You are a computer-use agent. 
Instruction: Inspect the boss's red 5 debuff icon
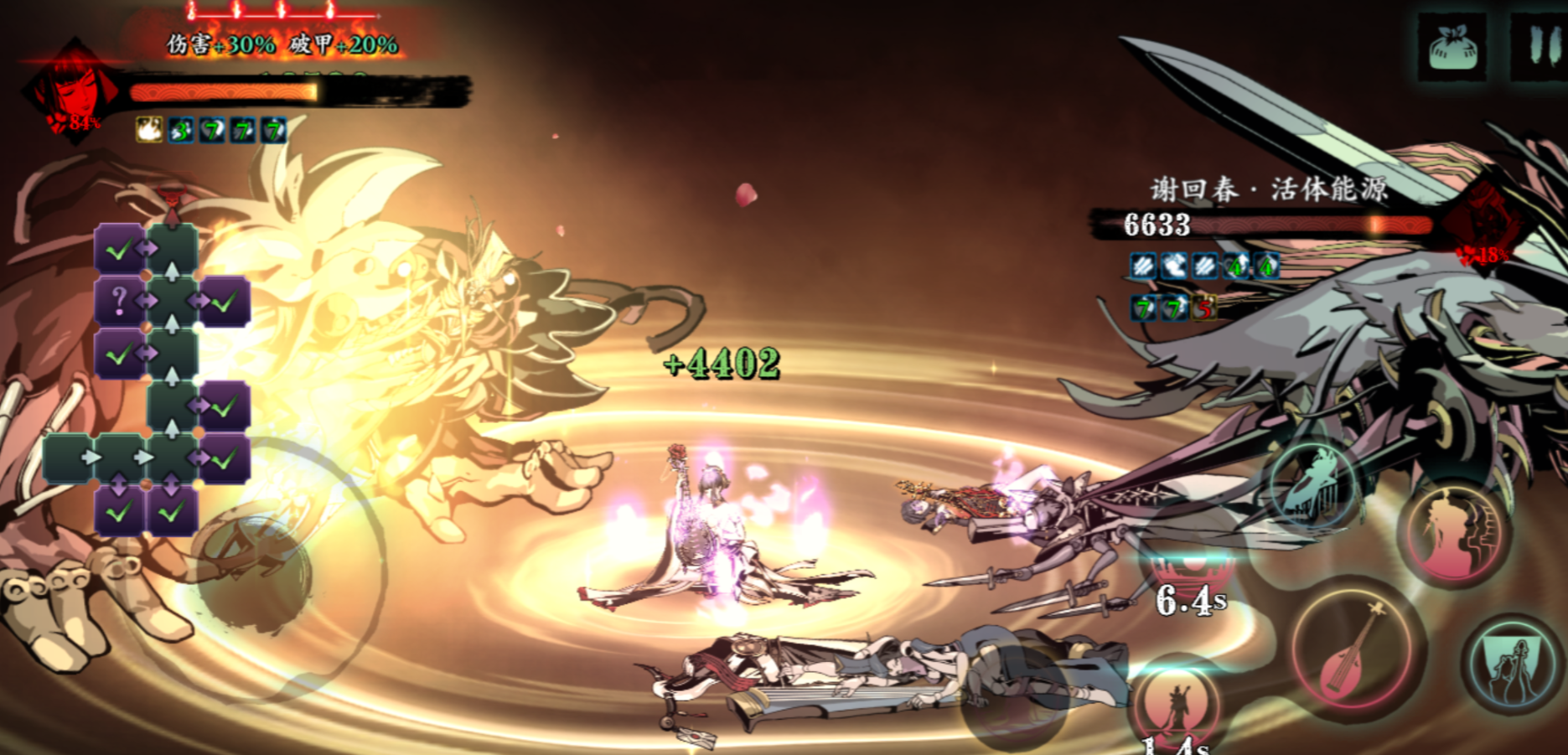coord(1204,308)
